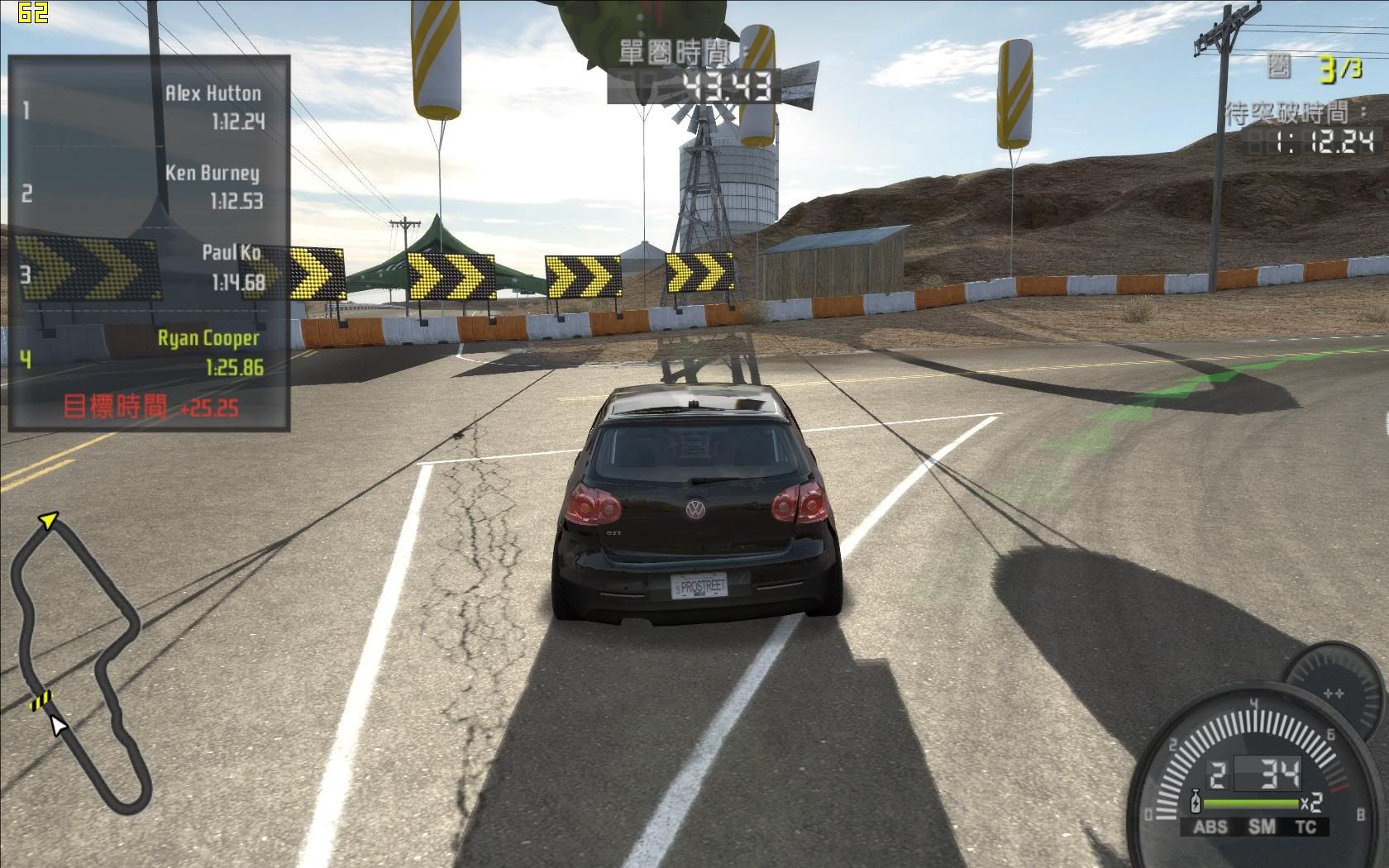Click the track layout minimap
Image resolution: width=1389 pixels, height=868 pixels.
[x=79, y=661]
